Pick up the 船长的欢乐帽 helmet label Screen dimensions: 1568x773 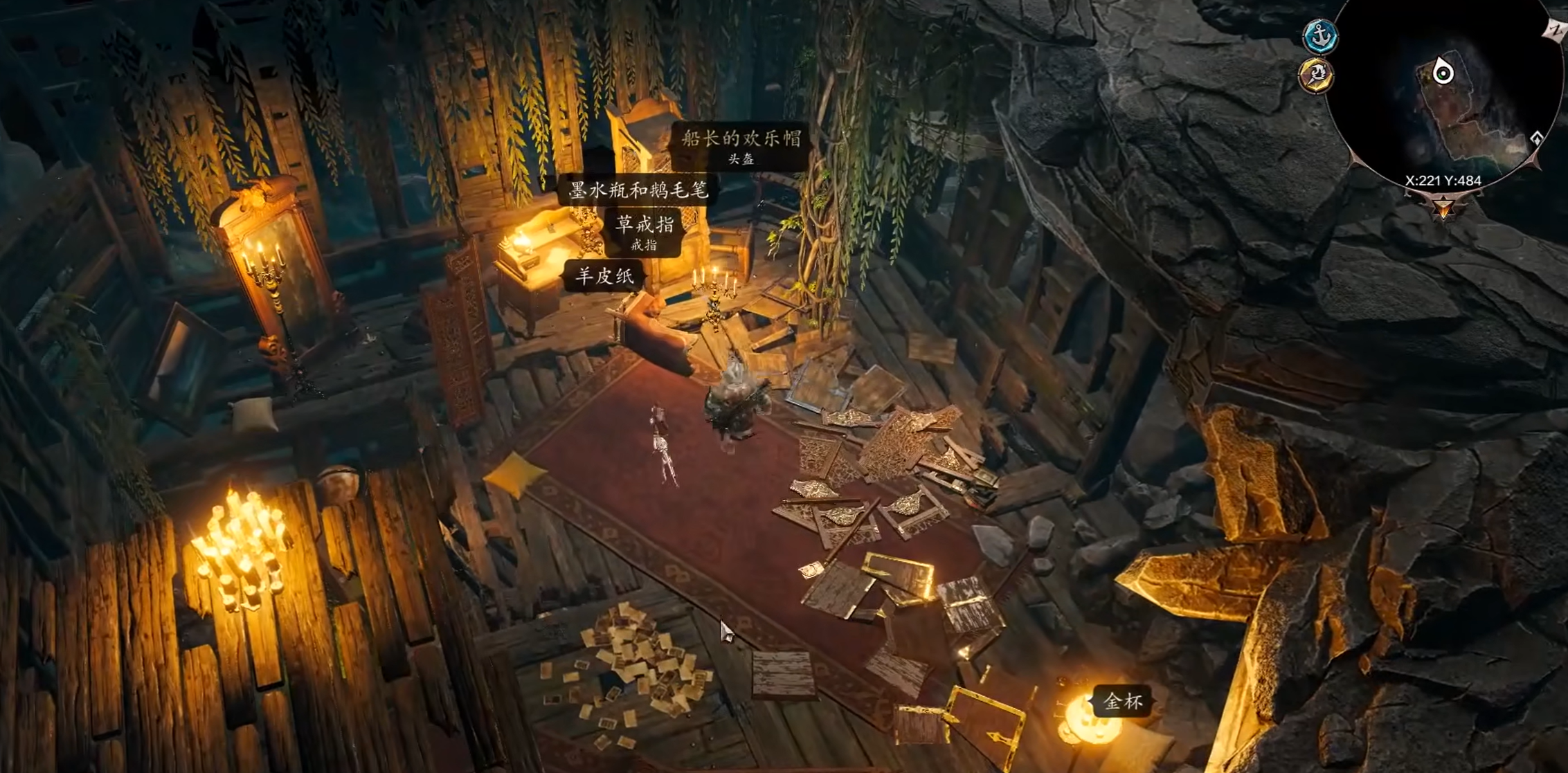741,145
